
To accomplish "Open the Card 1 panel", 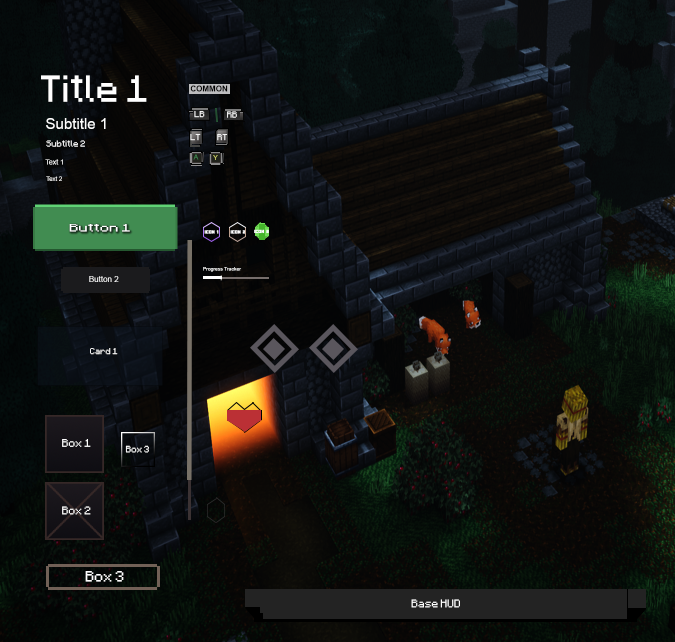I will point(103,352).
